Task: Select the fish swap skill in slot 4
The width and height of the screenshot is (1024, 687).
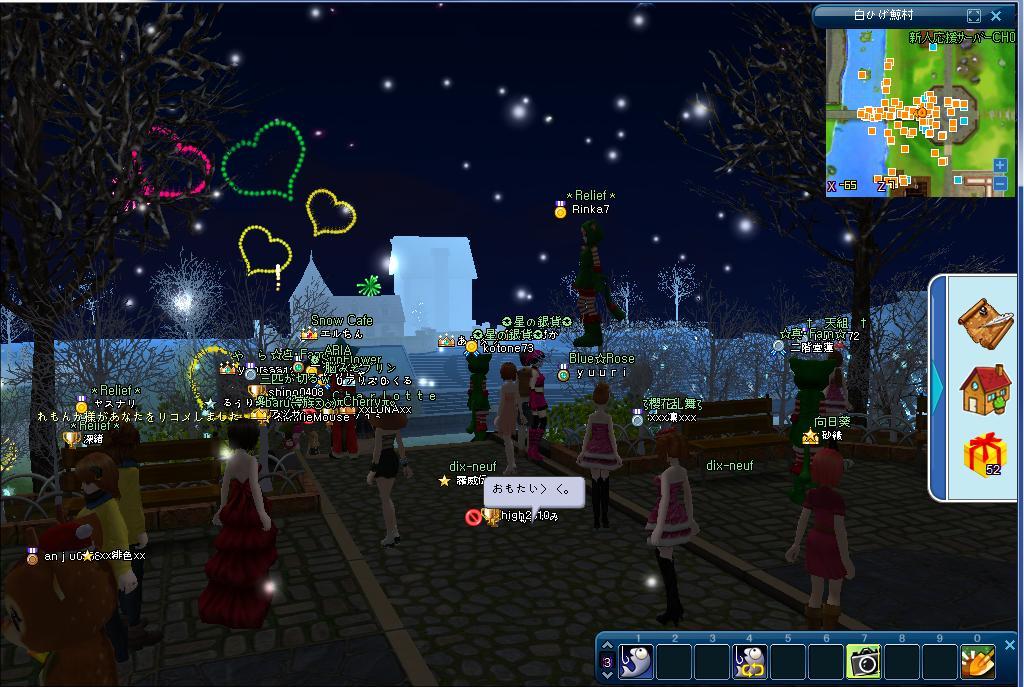Action: click(x=750, y=662)
